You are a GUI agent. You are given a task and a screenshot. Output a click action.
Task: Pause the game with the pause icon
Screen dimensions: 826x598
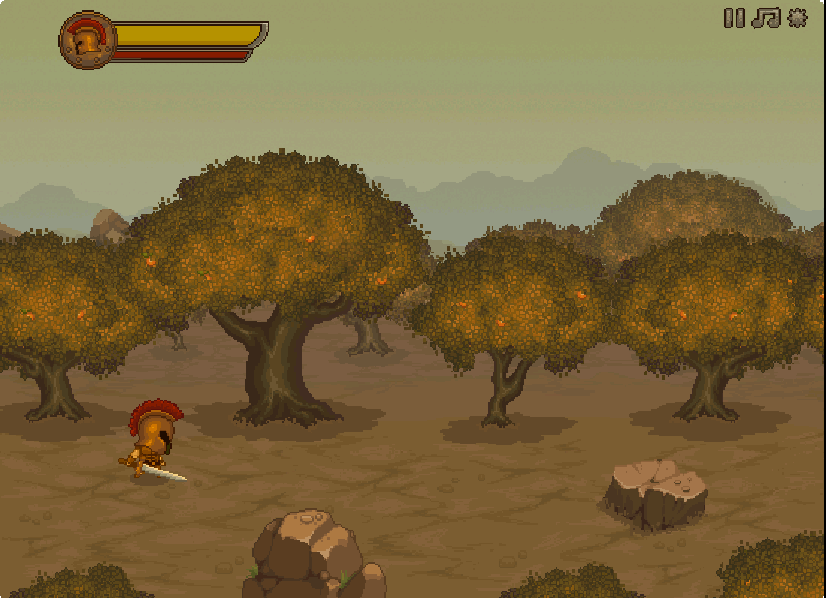734,18
